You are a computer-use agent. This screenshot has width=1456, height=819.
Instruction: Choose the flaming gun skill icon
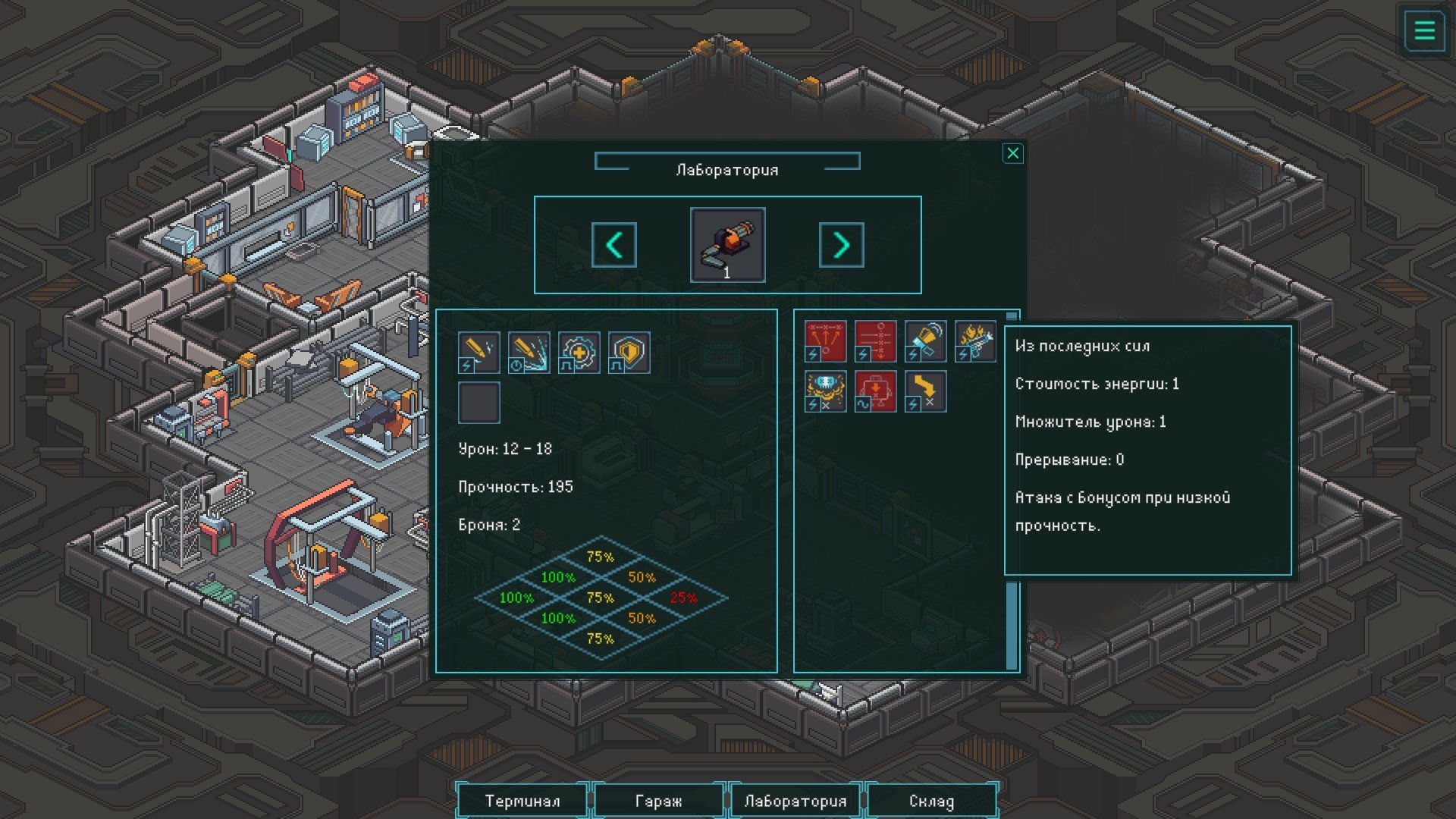point(975,341)
